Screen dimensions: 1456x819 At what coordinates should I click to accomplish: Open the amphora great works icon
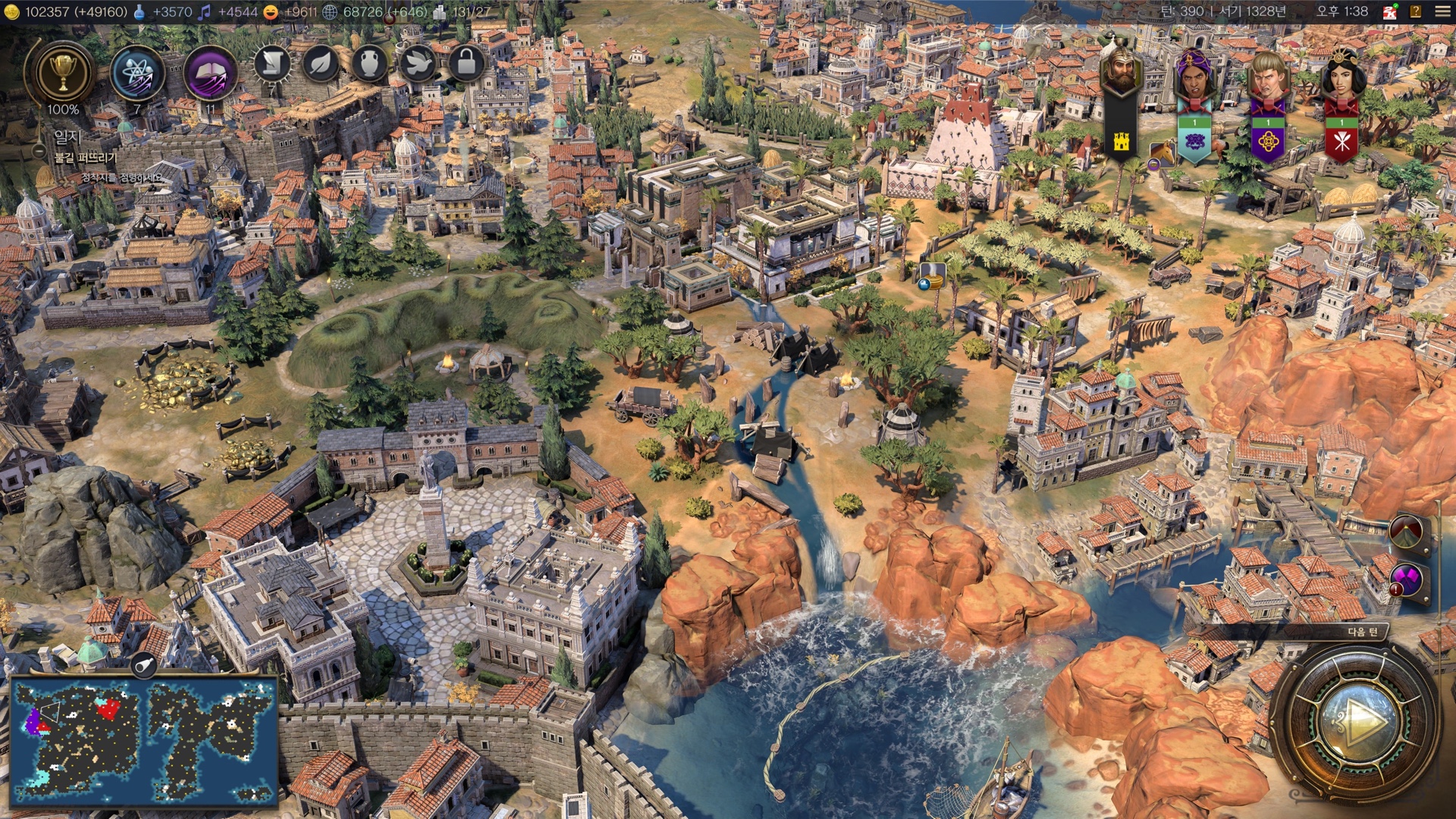(x=369, y=64)
